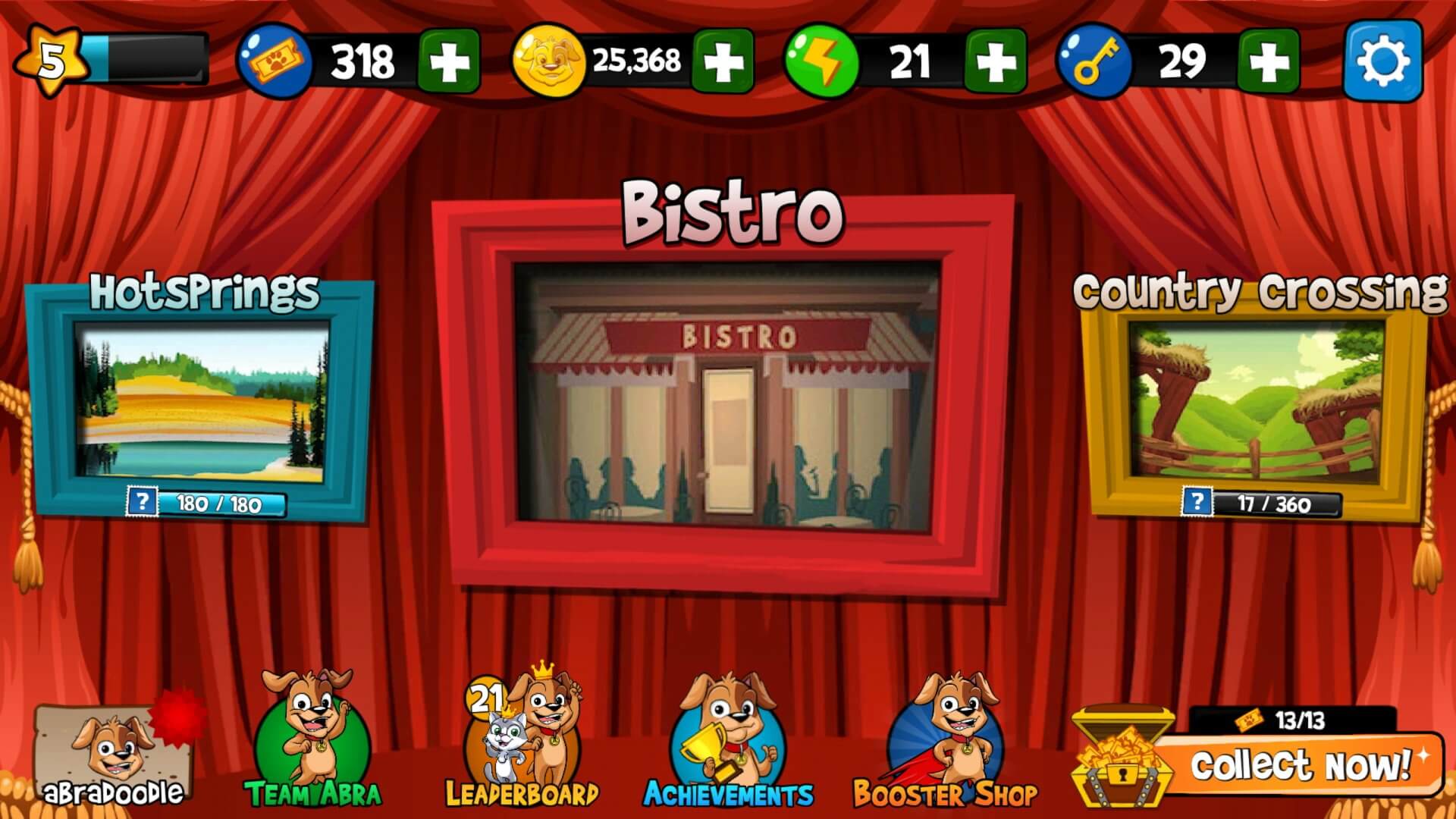The width and height of the screenshot is (1456, 819).
Task: Add more lightning energy with plus button
Action: pos(996,61)
